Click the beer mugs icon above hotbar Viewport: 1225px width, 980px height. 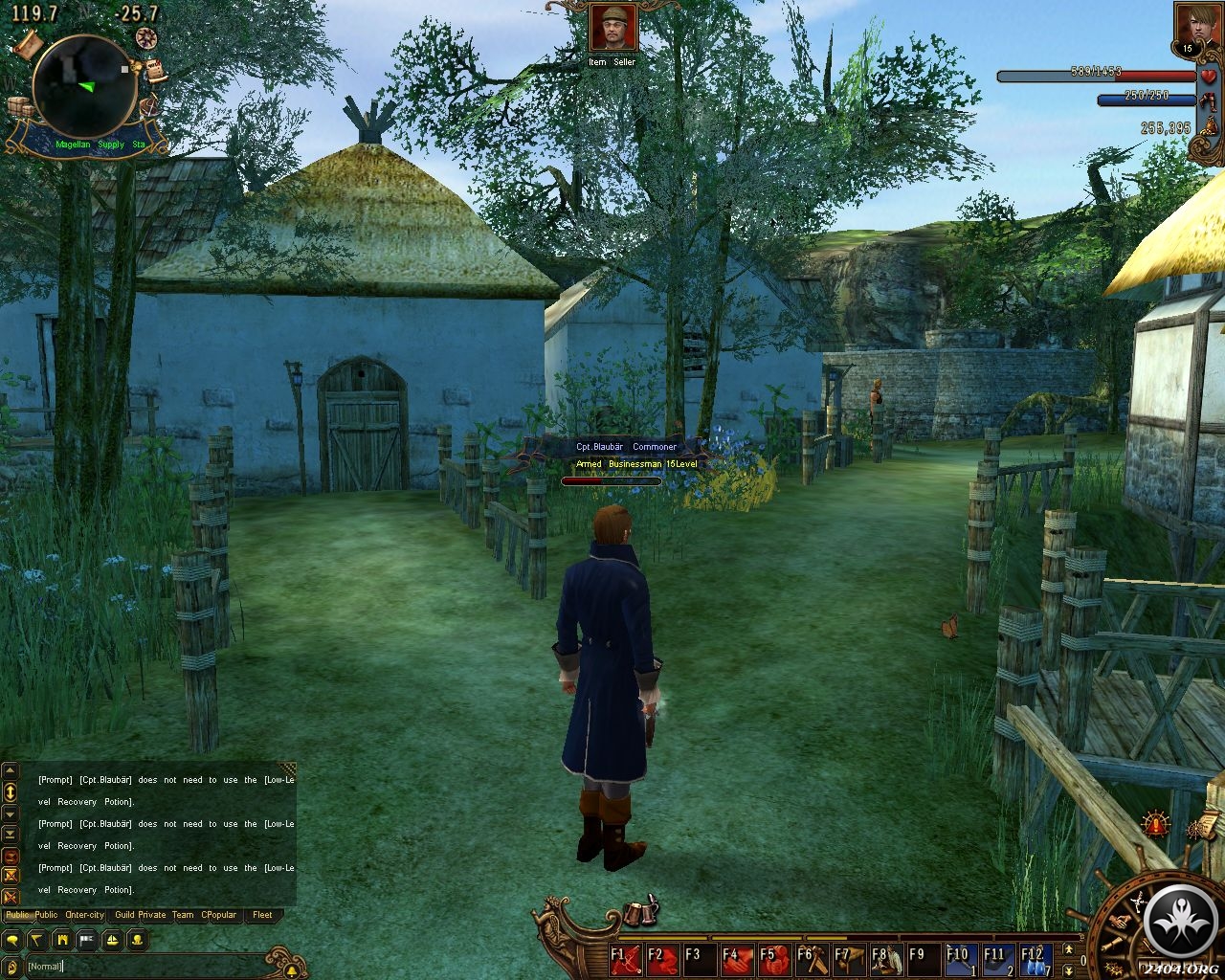pos(638,914)
